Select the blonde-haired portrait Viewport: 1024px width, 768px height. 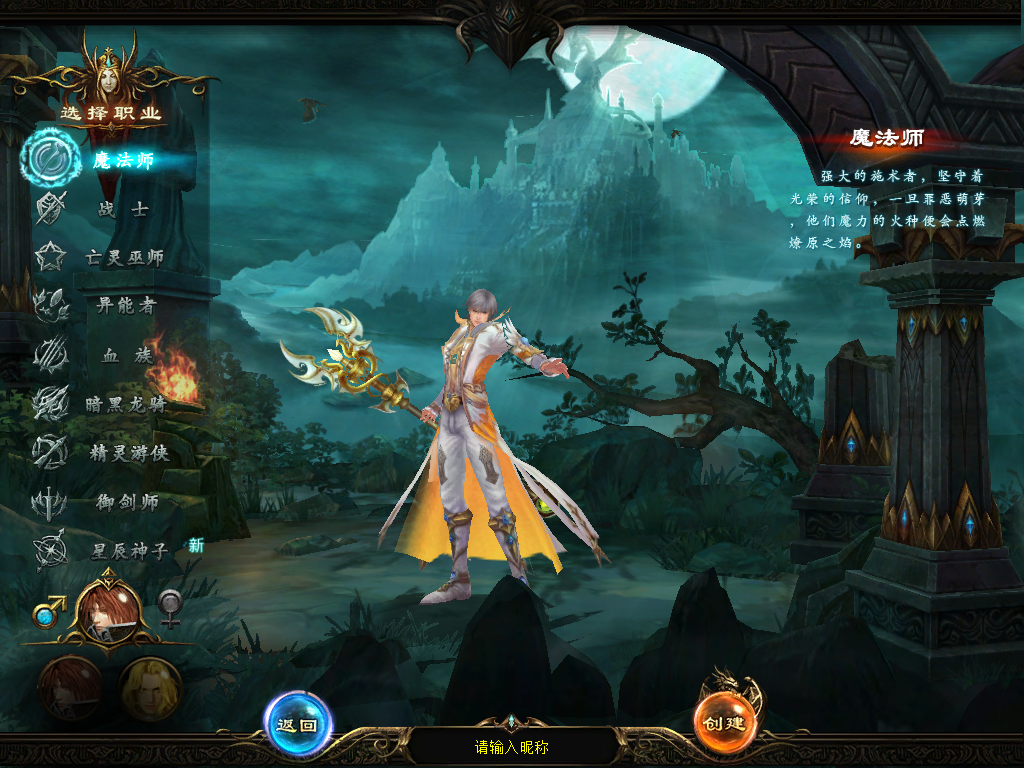(x=150, y=689)
